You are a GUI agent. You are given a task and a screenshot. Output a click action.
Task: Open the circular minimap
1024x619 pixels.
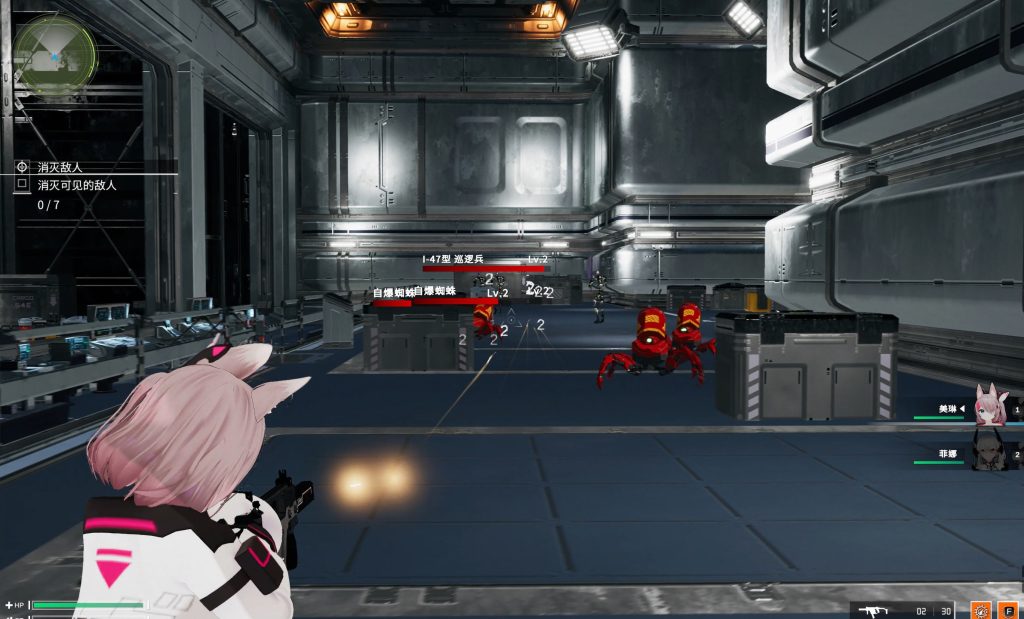56,54
